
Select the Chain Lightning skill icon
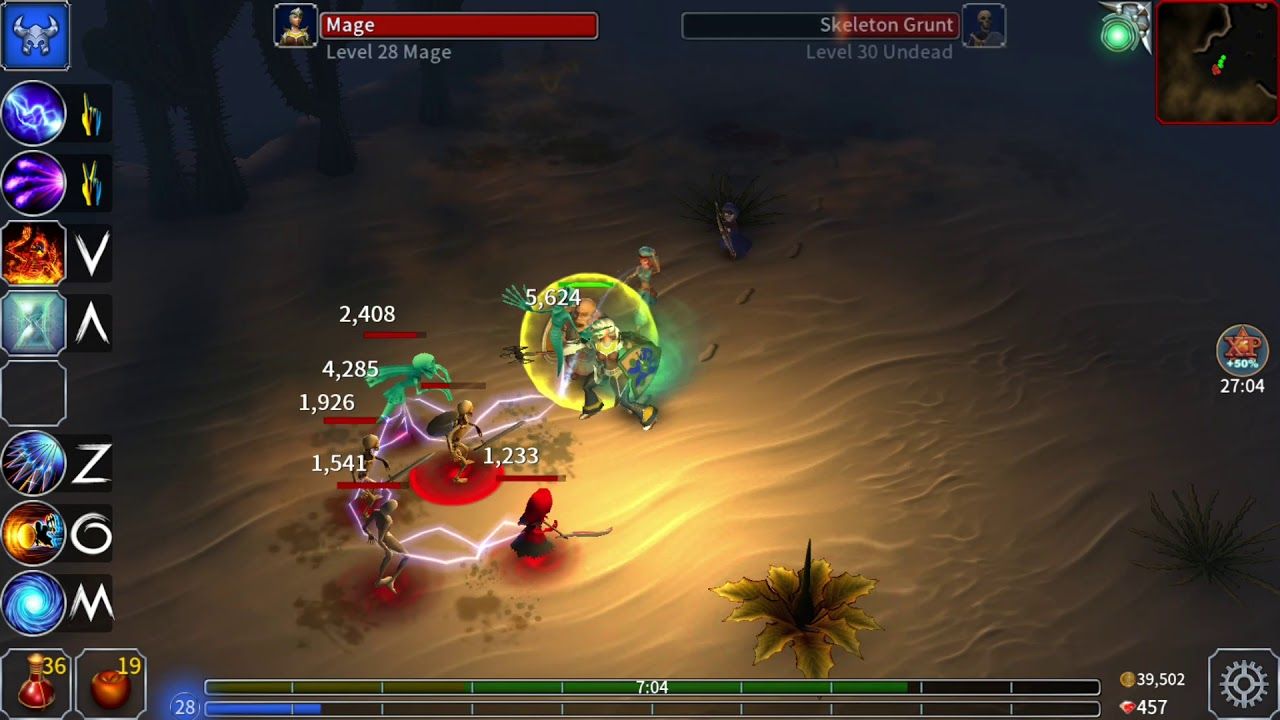pos(36,113)
